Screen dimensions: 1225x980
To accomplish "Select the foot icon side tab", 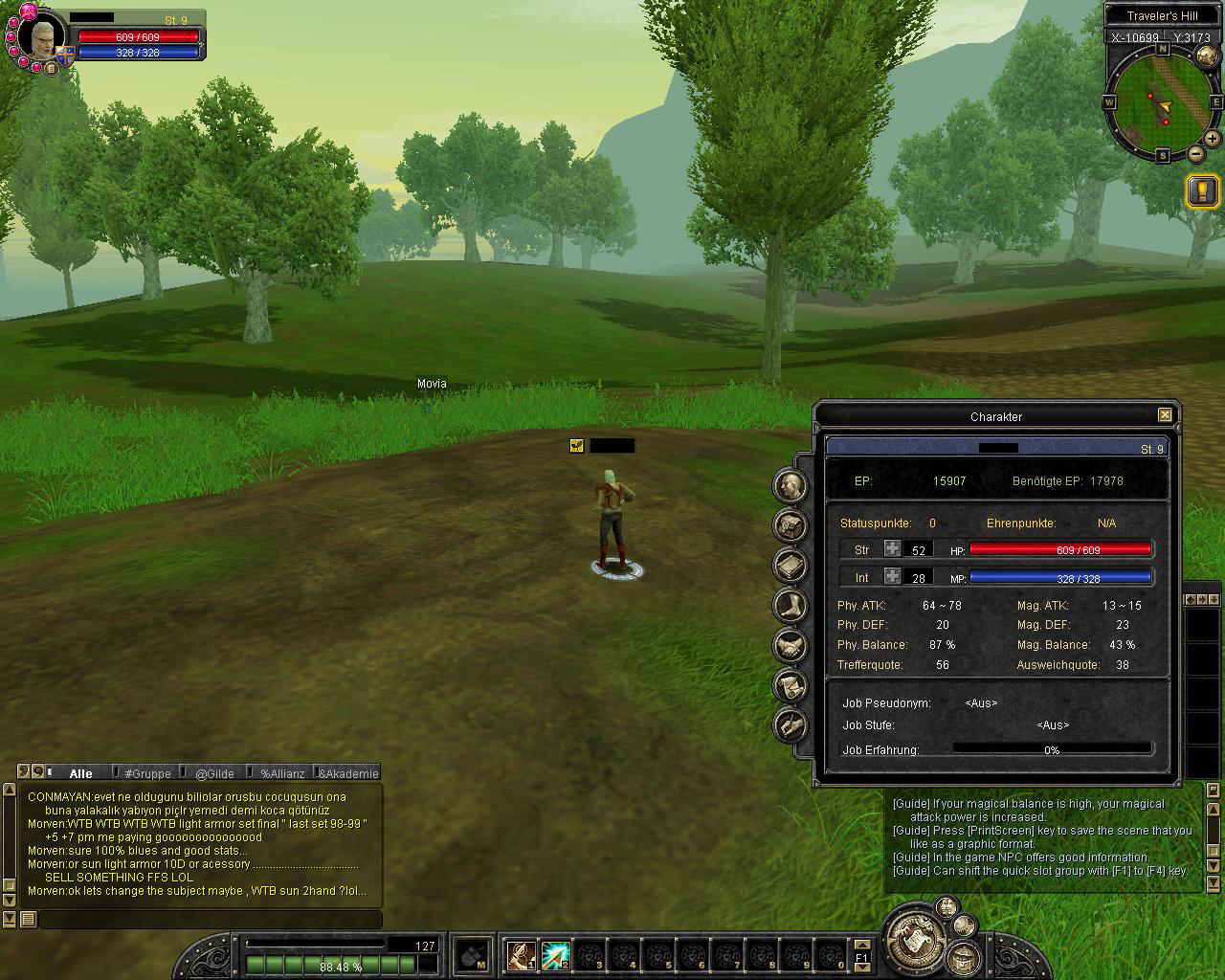I will pos(790,606).
